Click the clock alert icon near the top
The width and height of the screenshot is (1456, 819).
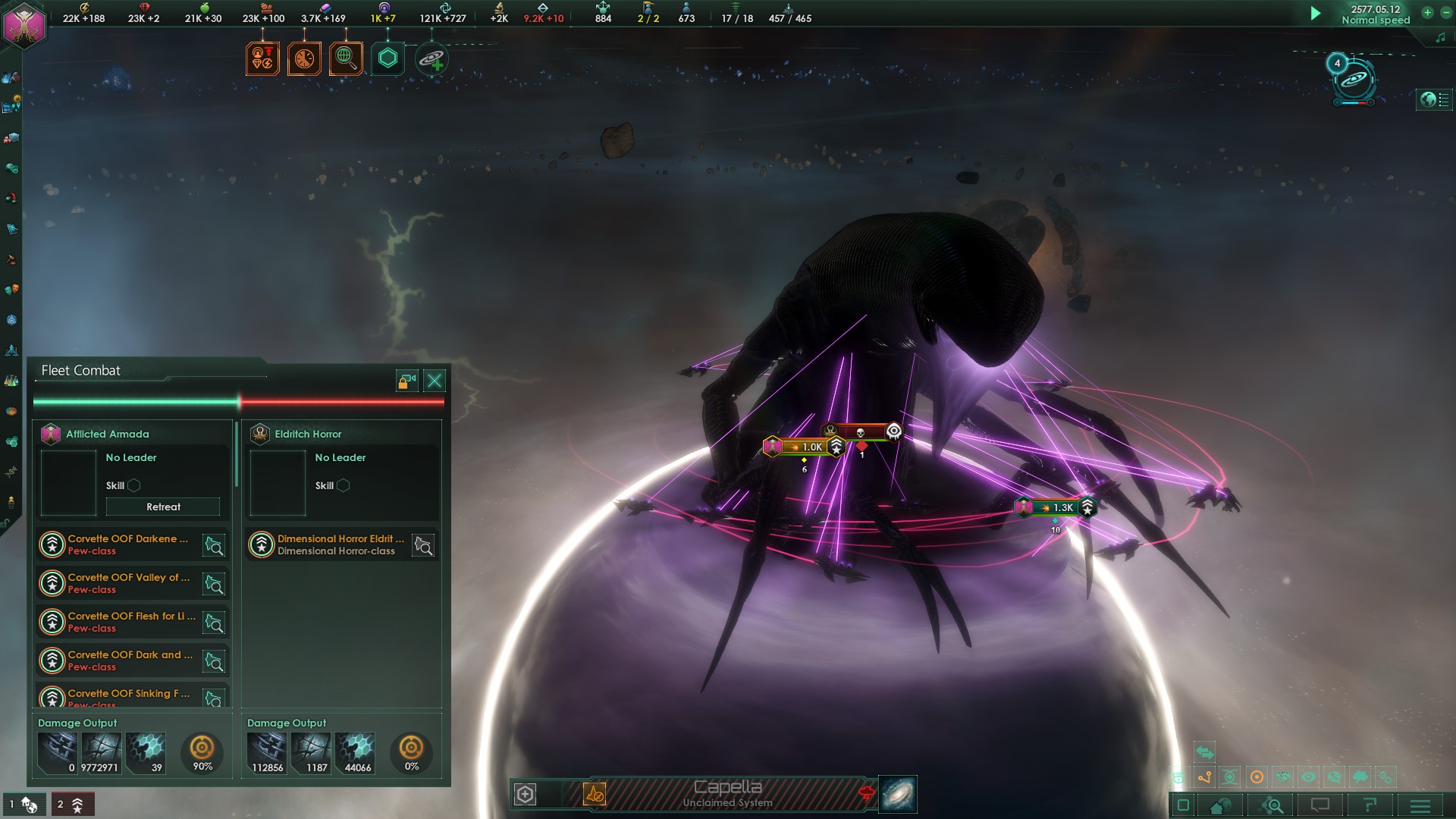click(305, 58)
